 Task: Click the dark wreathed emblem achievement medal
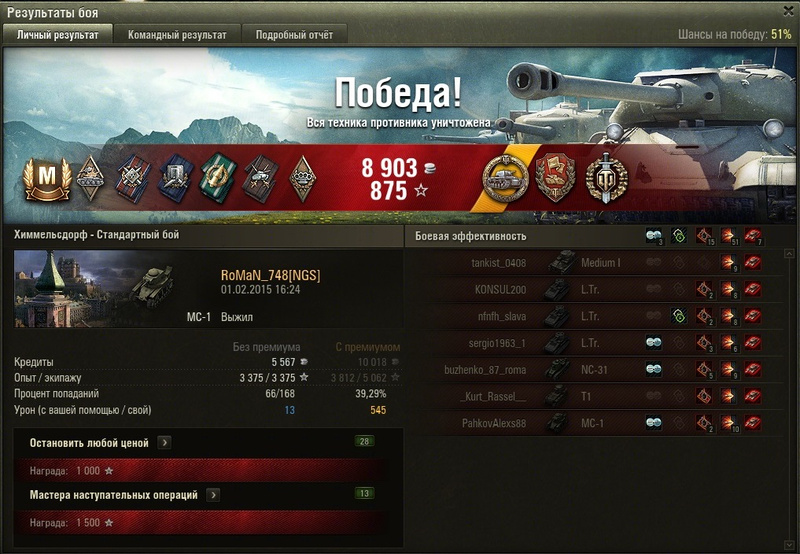click(604, 177)
